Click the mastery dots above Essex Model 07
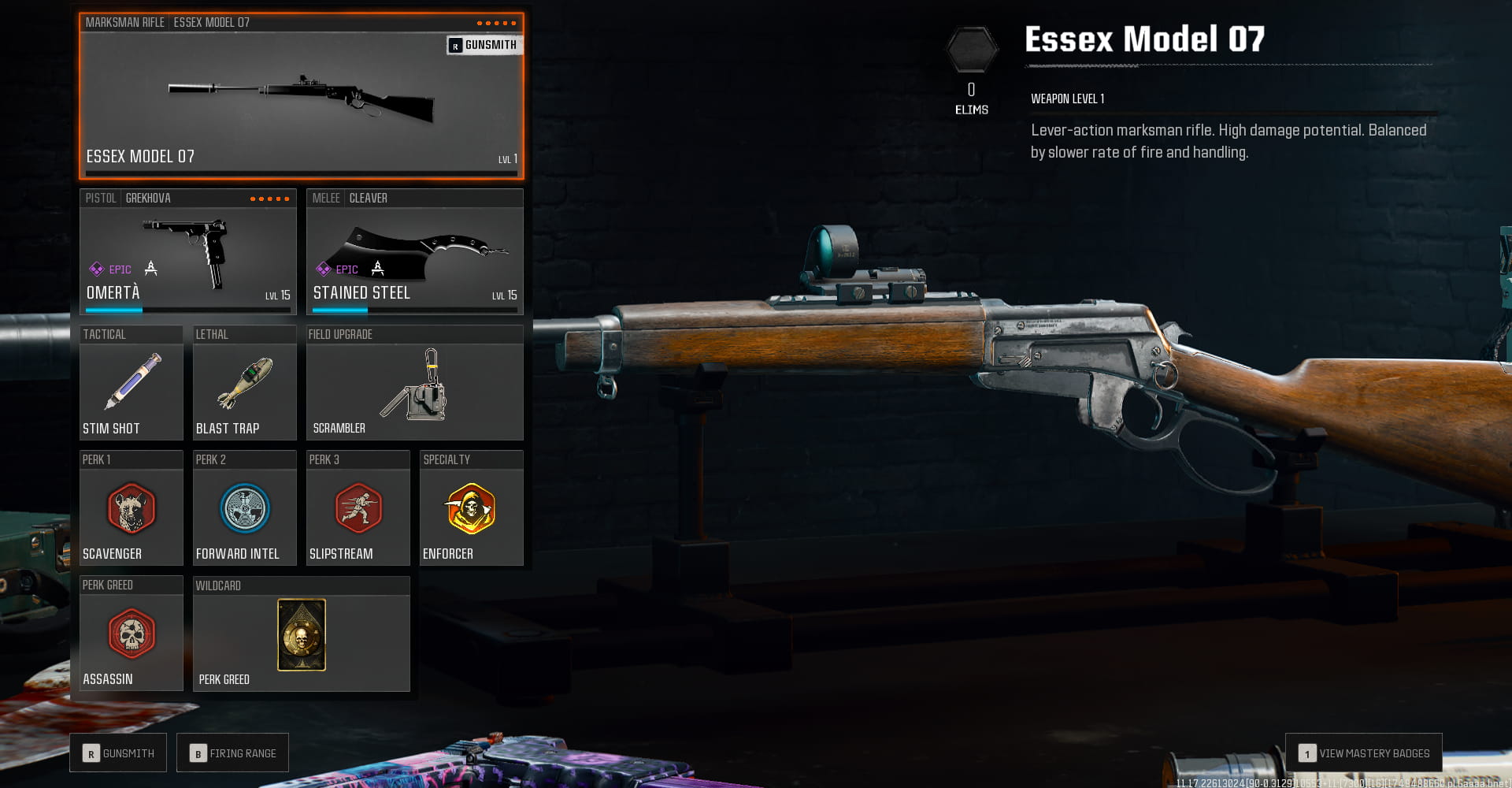Viewport: 1512px width, 788px height. pos(498,22)
